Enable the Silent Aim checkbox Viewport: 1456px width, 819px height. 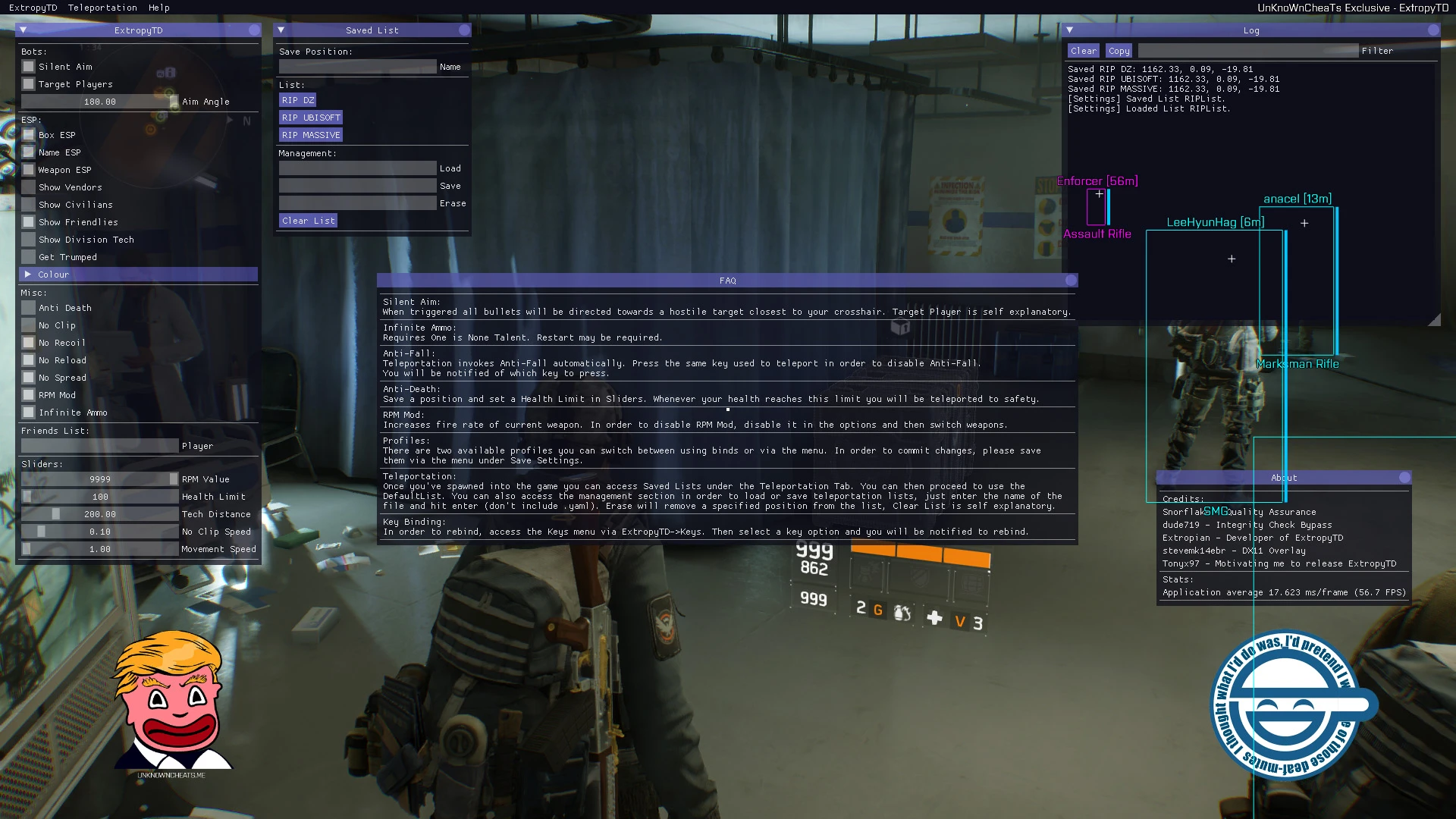(29, 67)
